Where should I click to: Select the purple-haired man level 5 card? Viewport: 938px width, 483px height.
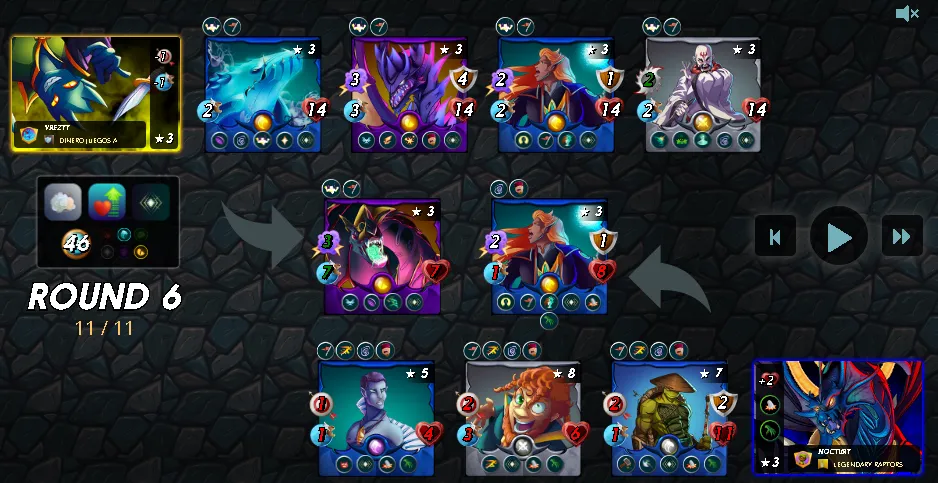pos(376,417)
